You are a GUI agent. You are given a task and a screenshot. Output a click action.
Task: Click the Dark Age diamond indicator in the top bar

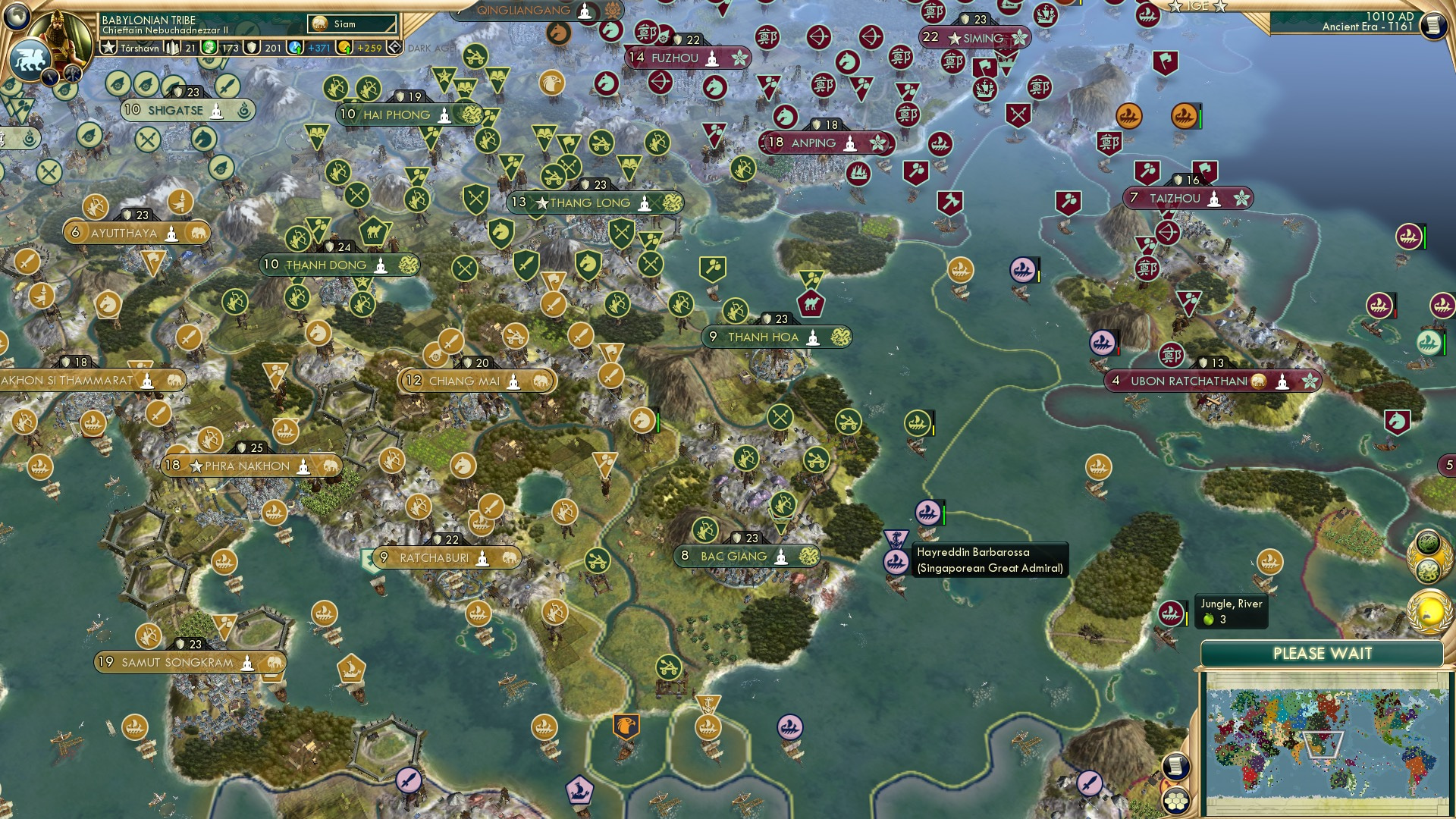tap(394, 47)
